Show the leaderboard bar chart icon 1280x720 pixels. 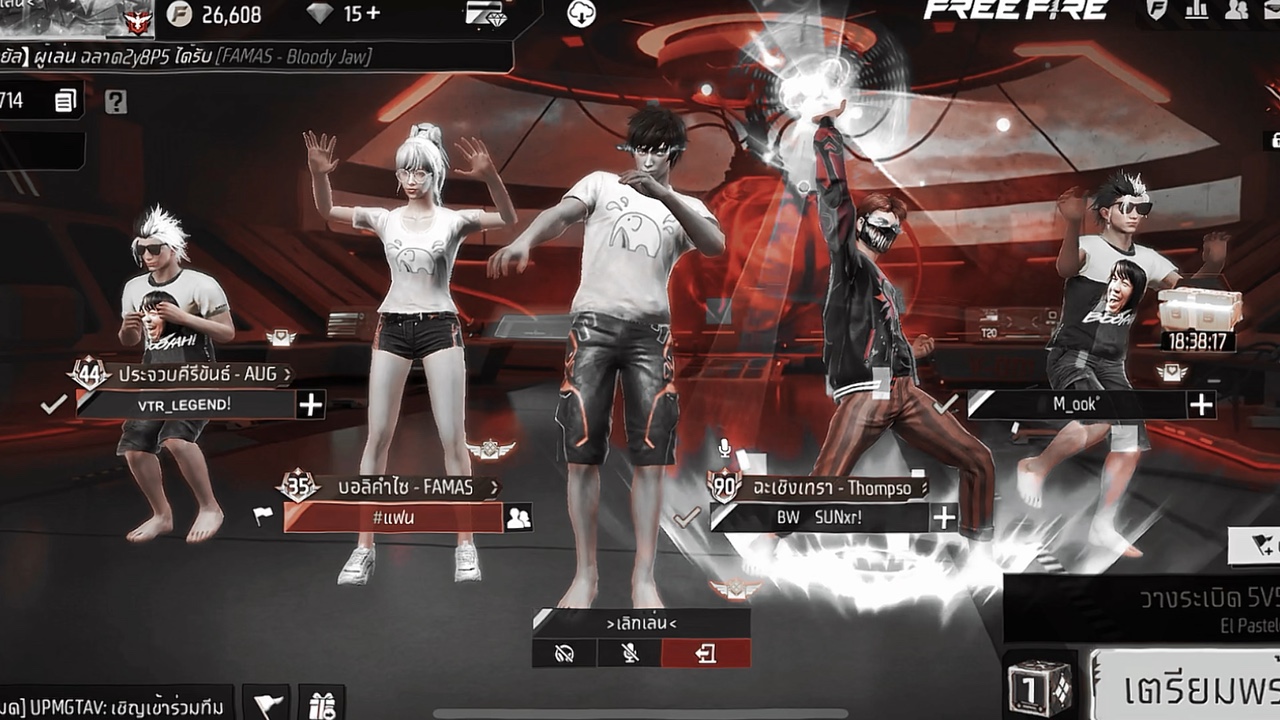1197,10
